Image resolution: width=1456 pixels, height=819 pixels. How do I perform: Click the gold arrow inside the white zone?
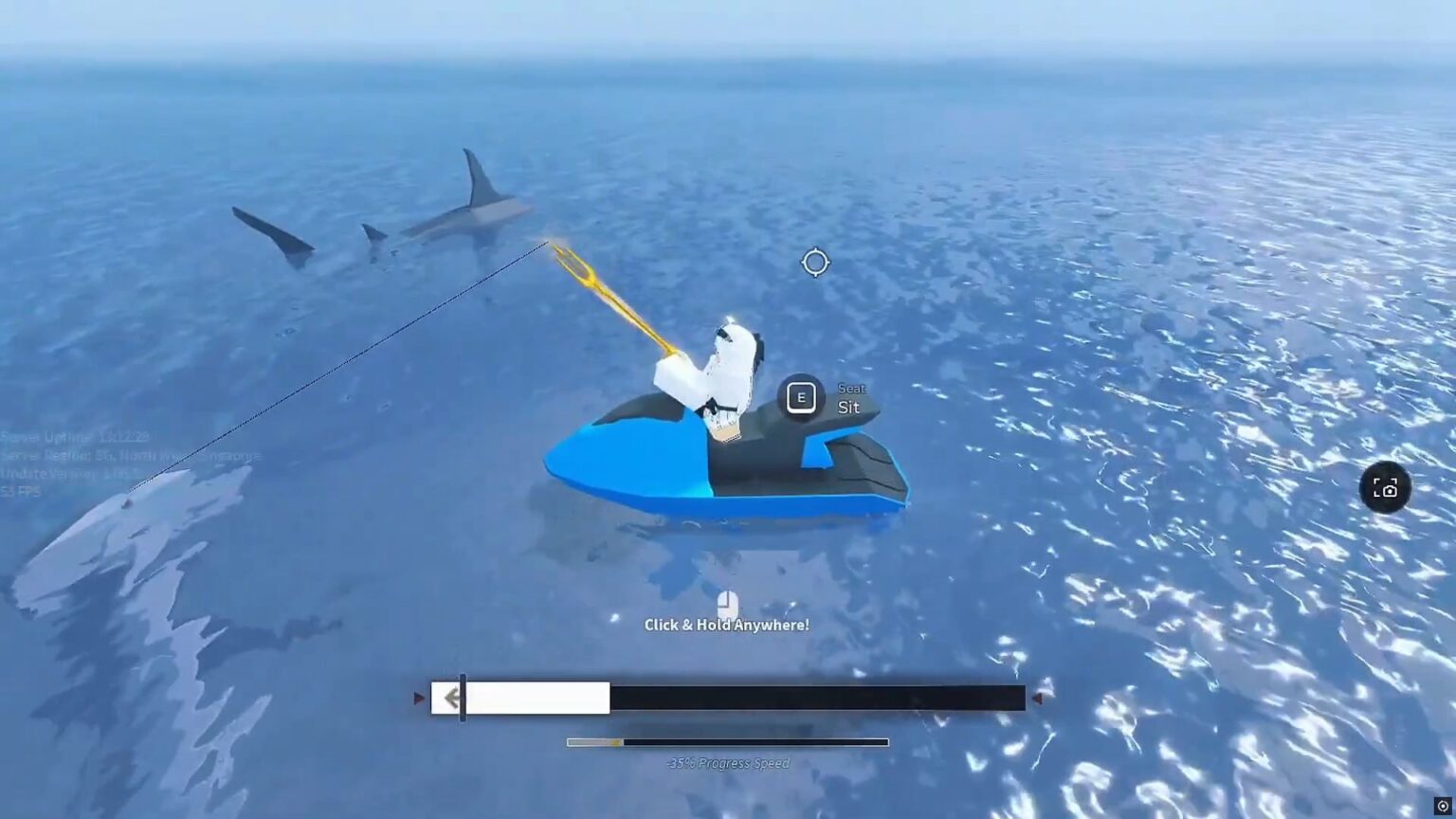pos(453,698)
